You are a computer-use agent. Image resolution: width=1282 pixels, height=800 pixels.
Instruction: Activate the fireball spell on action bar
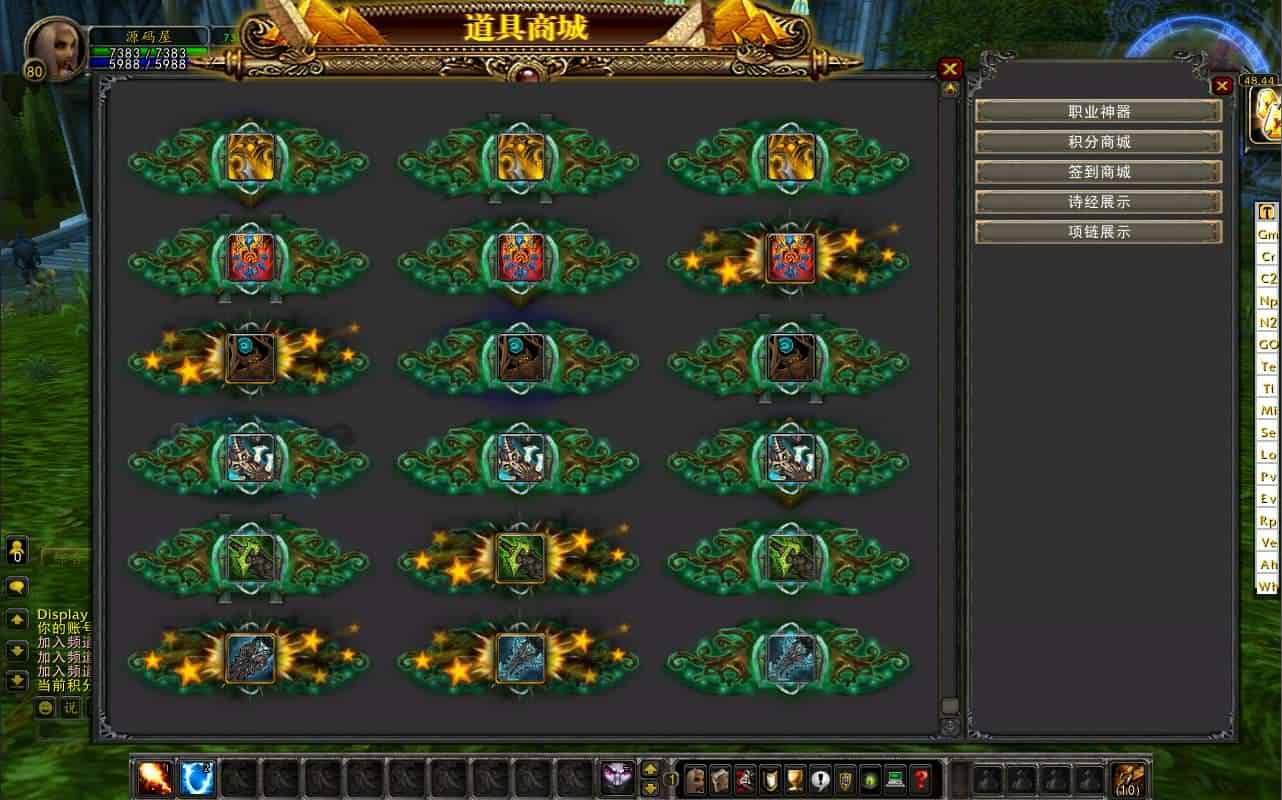click(x=155, y=778)
